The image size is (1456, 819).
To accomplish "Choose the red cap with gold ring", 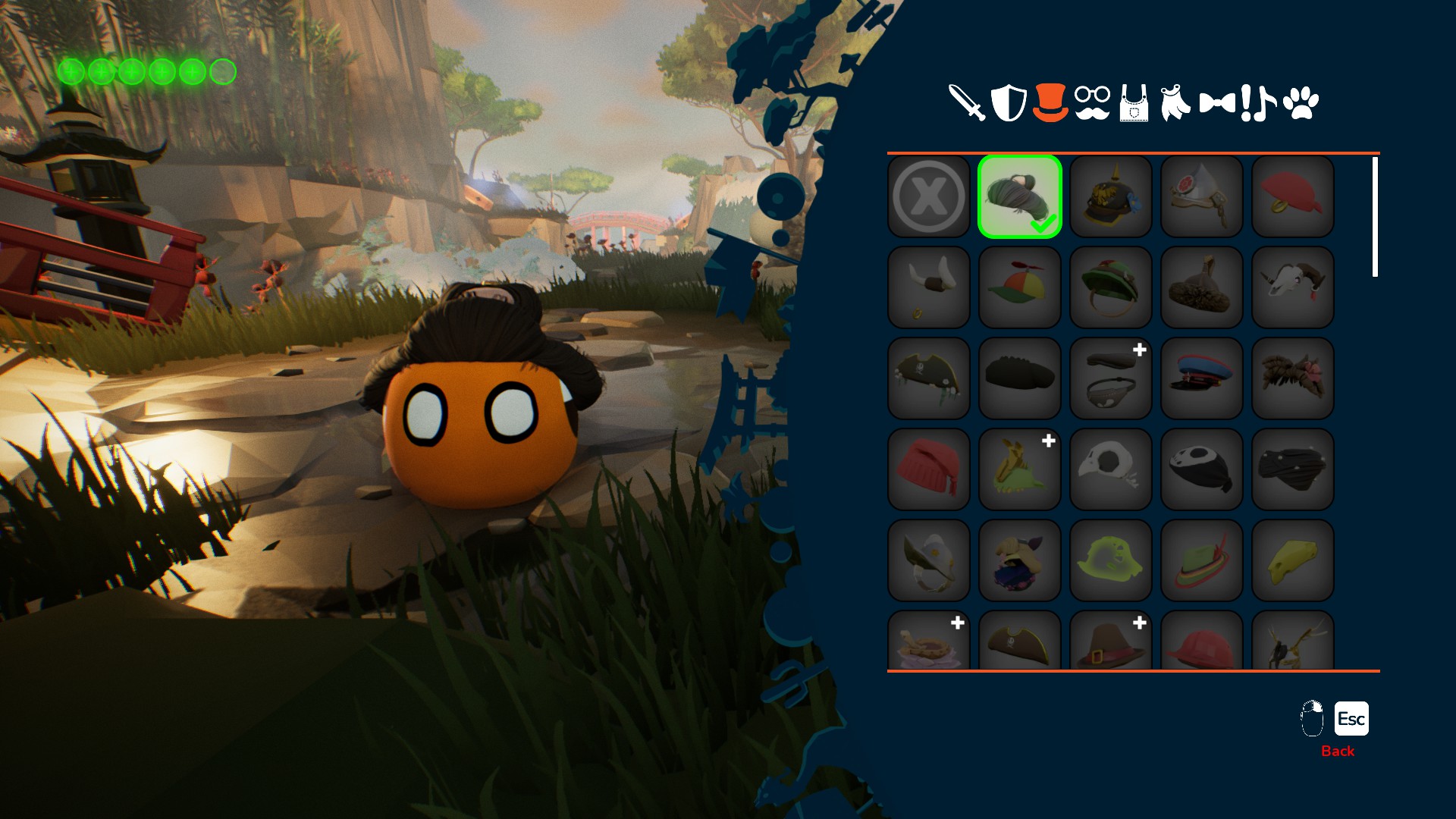I will pyautogui.click(x=1293, y=197).
